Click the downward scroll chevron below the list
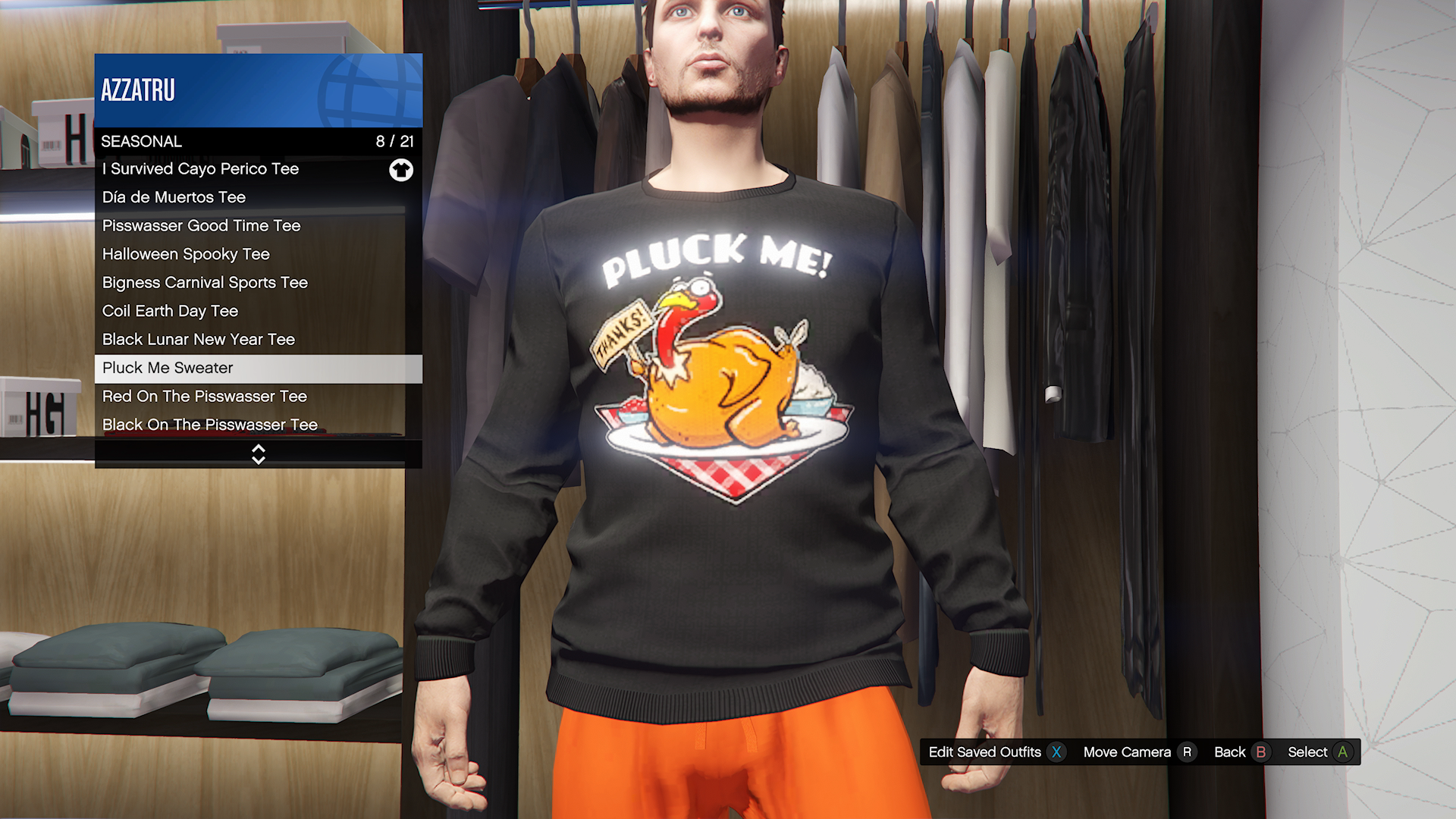 click(x=258, y=460)
